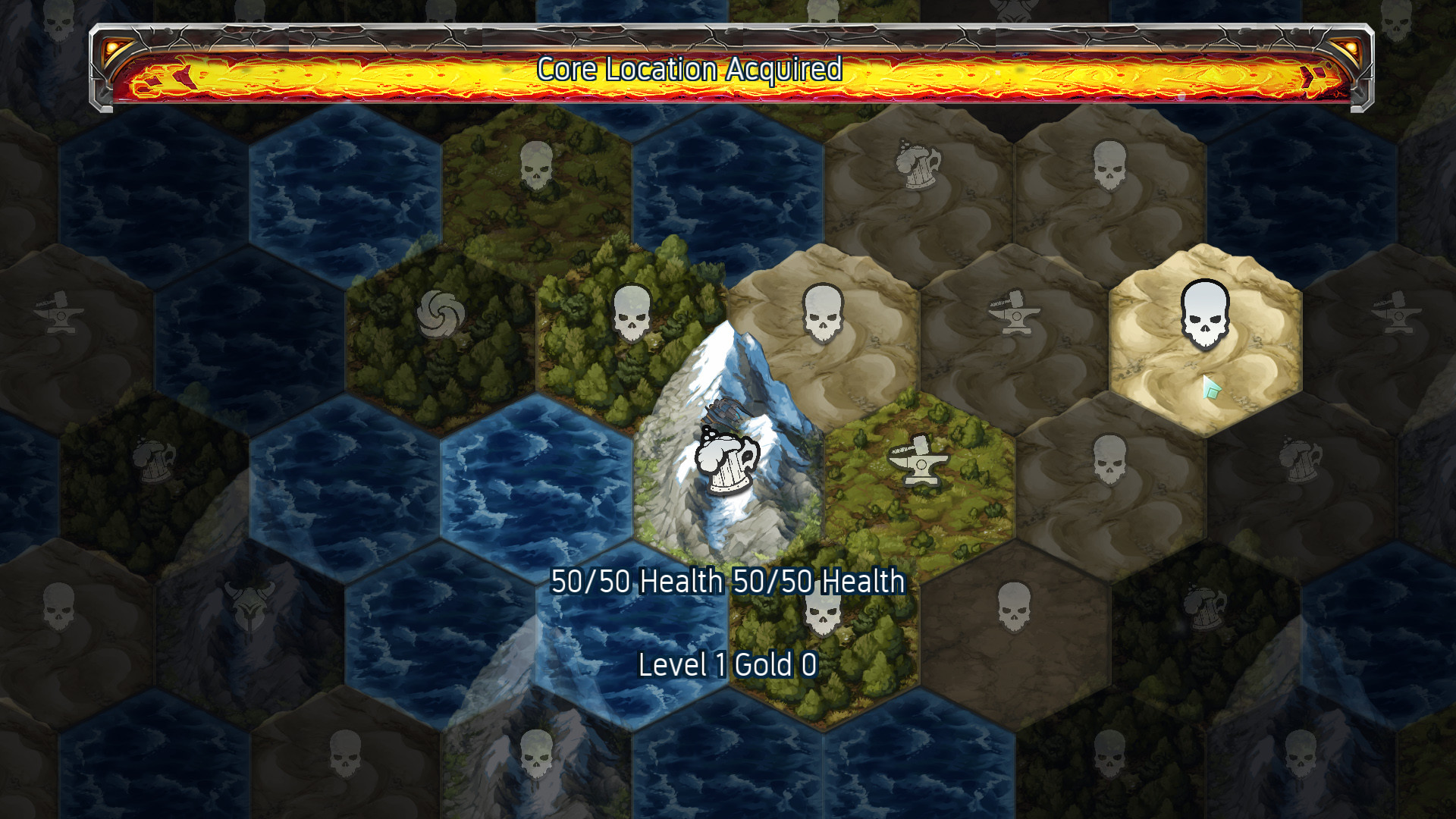Click the anvil icon on the green meadow hex
This screenshot has height=819, width=1456.
[922, 459]
